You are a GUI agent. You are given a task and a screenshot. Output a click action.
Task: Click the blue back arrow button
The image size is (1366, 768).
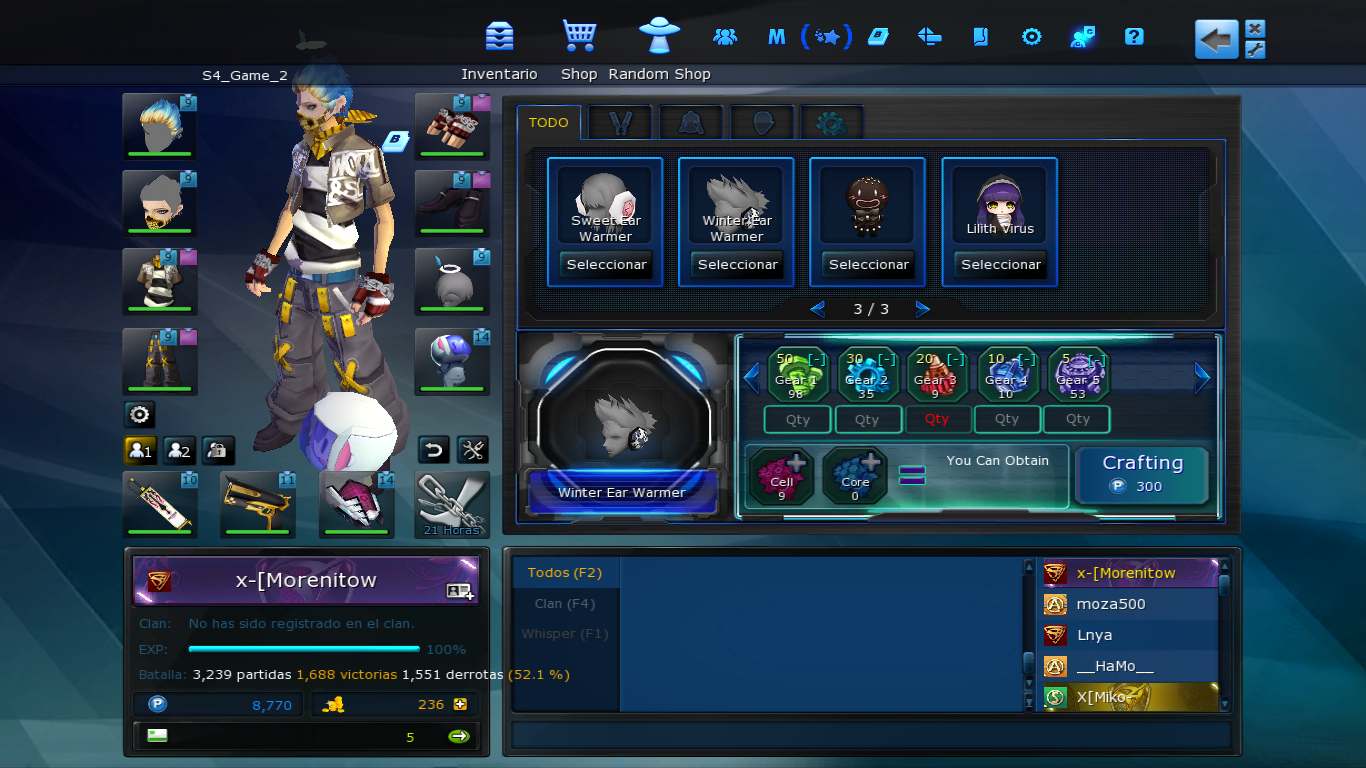pyautogui.click(x=1216, y=40)
